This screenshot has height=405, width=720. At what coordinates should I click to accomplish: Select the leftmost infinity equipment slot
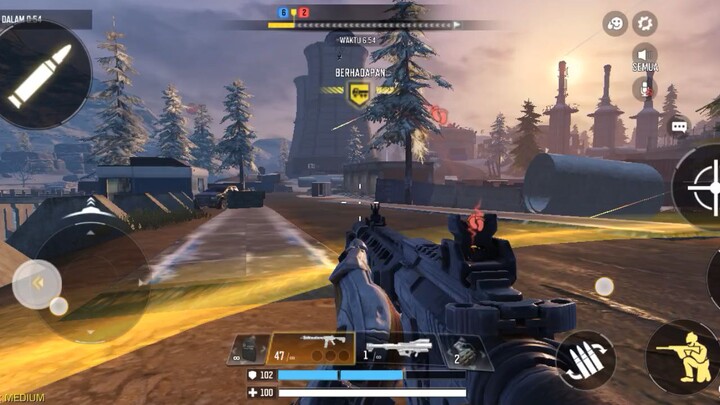[247, 350]
